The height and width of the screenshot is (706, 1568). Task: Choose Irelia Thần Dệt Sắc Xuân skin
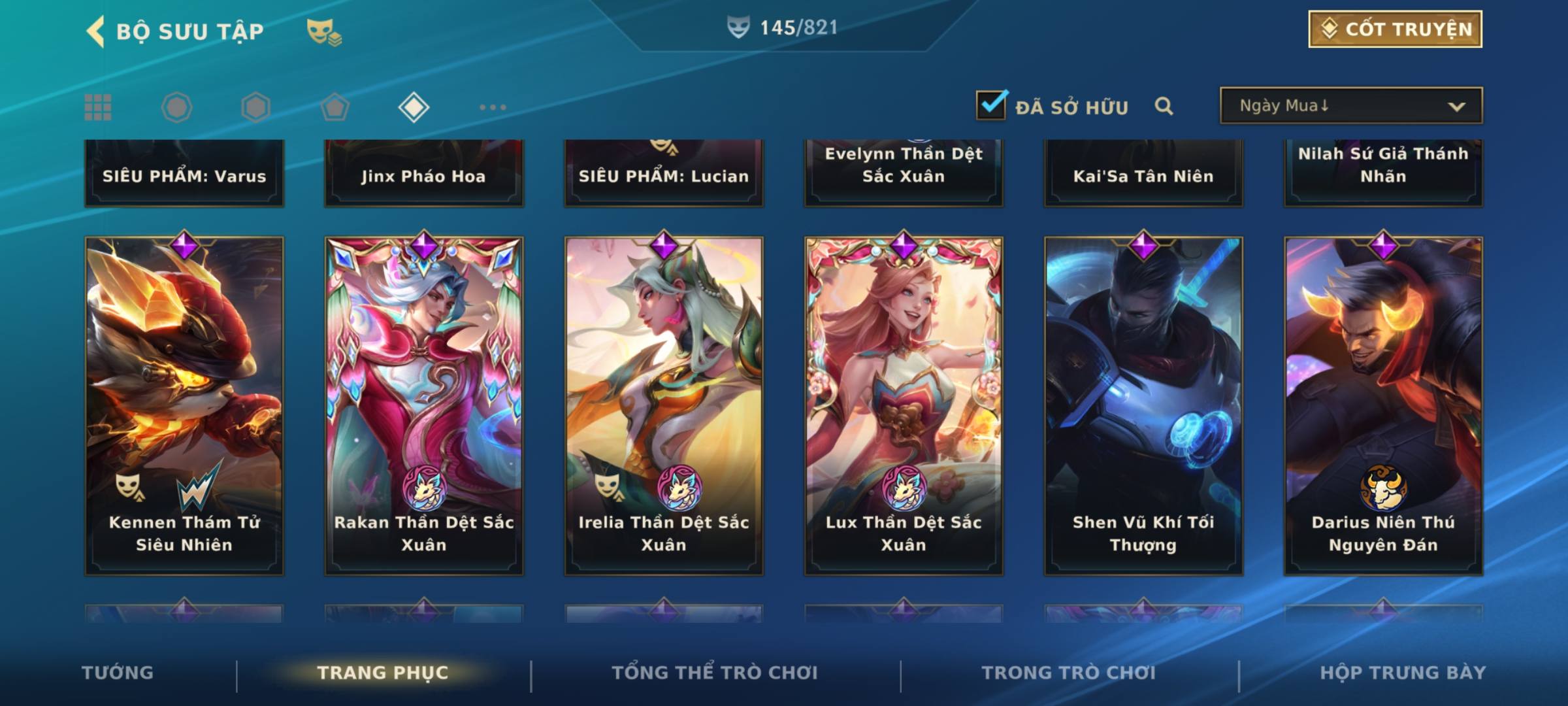tap(664, 405)
